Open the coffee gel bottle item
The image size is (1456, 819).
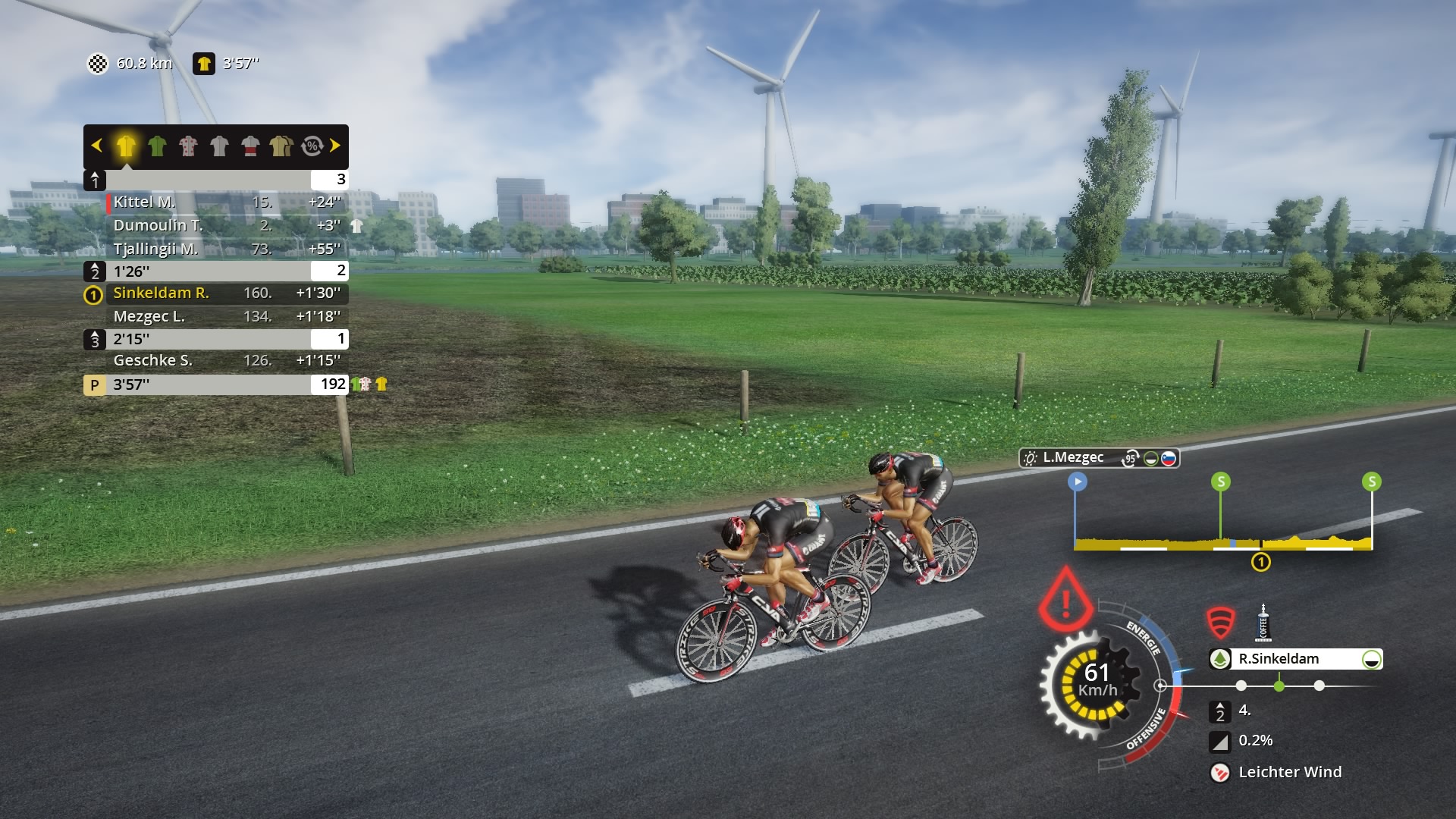pyautogui.click(x=1263, y=623)
